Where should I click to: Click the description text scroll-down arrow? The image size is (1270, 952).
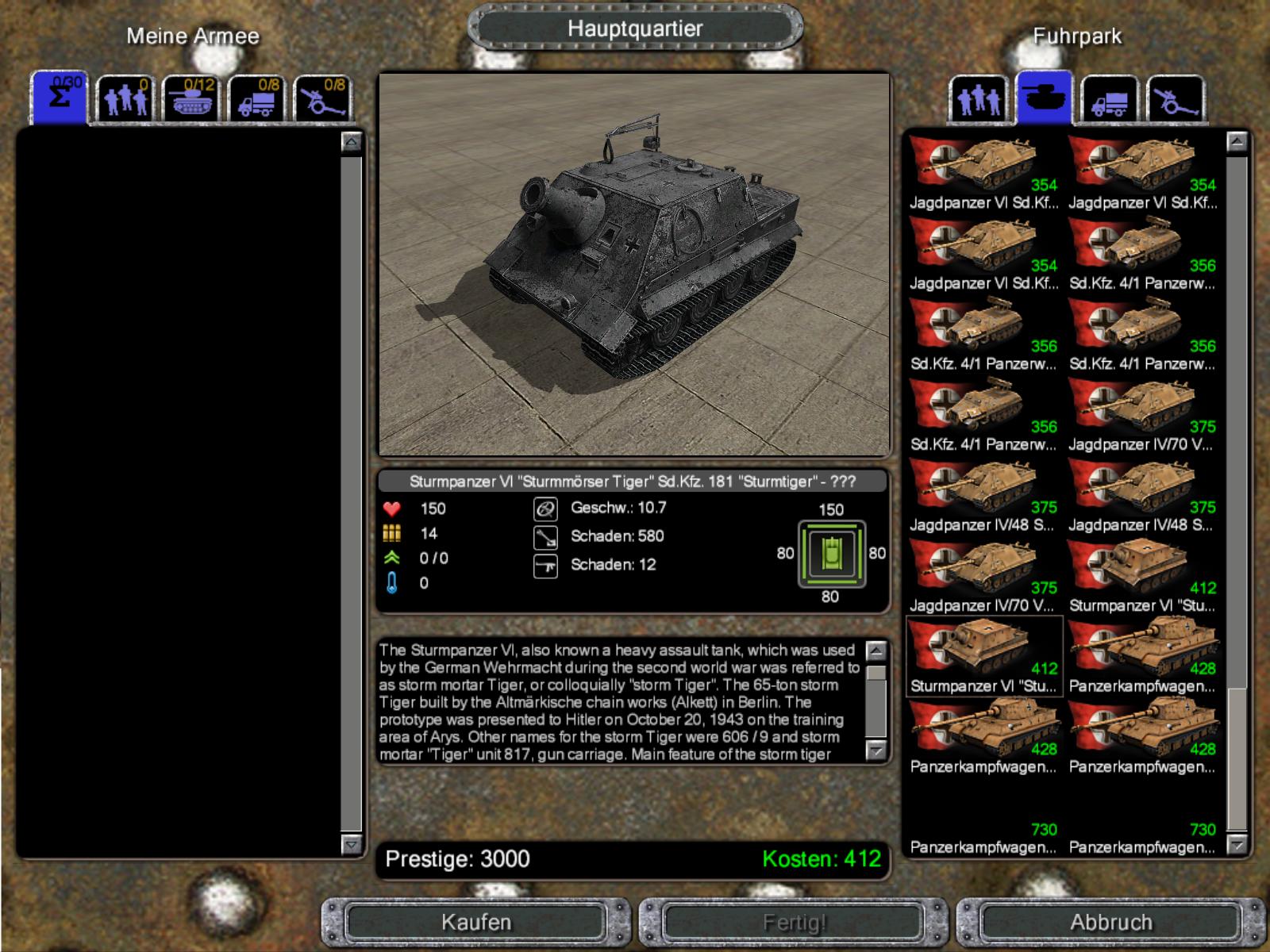tap(876, 750)
